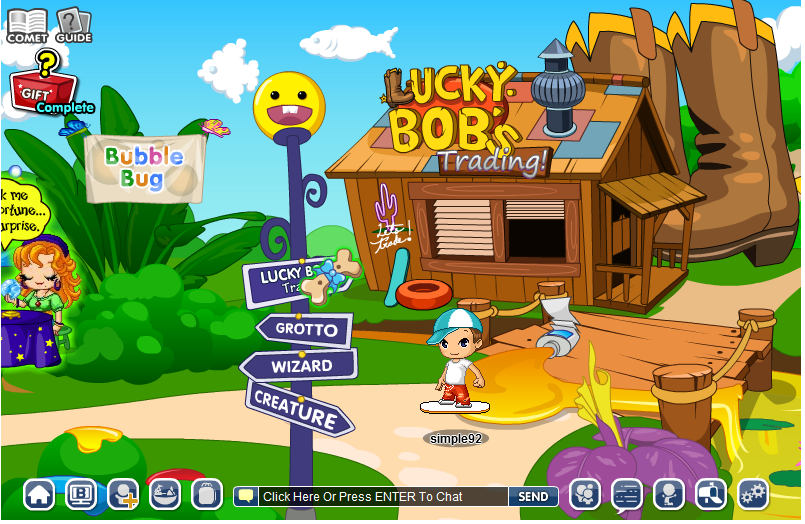Open the gears settings menu
The image size is (805, 524).
(752, 494)
